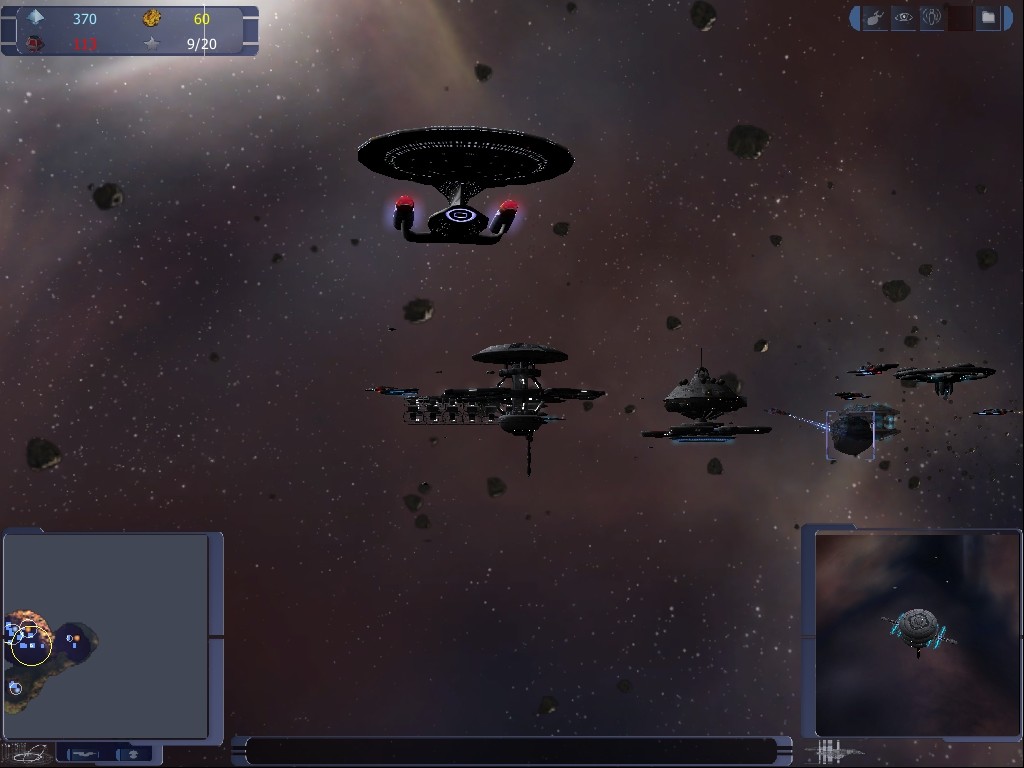Toggle the eye visibility icon
The width and height of the screenshot is (1024, 768).
click(903, 18)
